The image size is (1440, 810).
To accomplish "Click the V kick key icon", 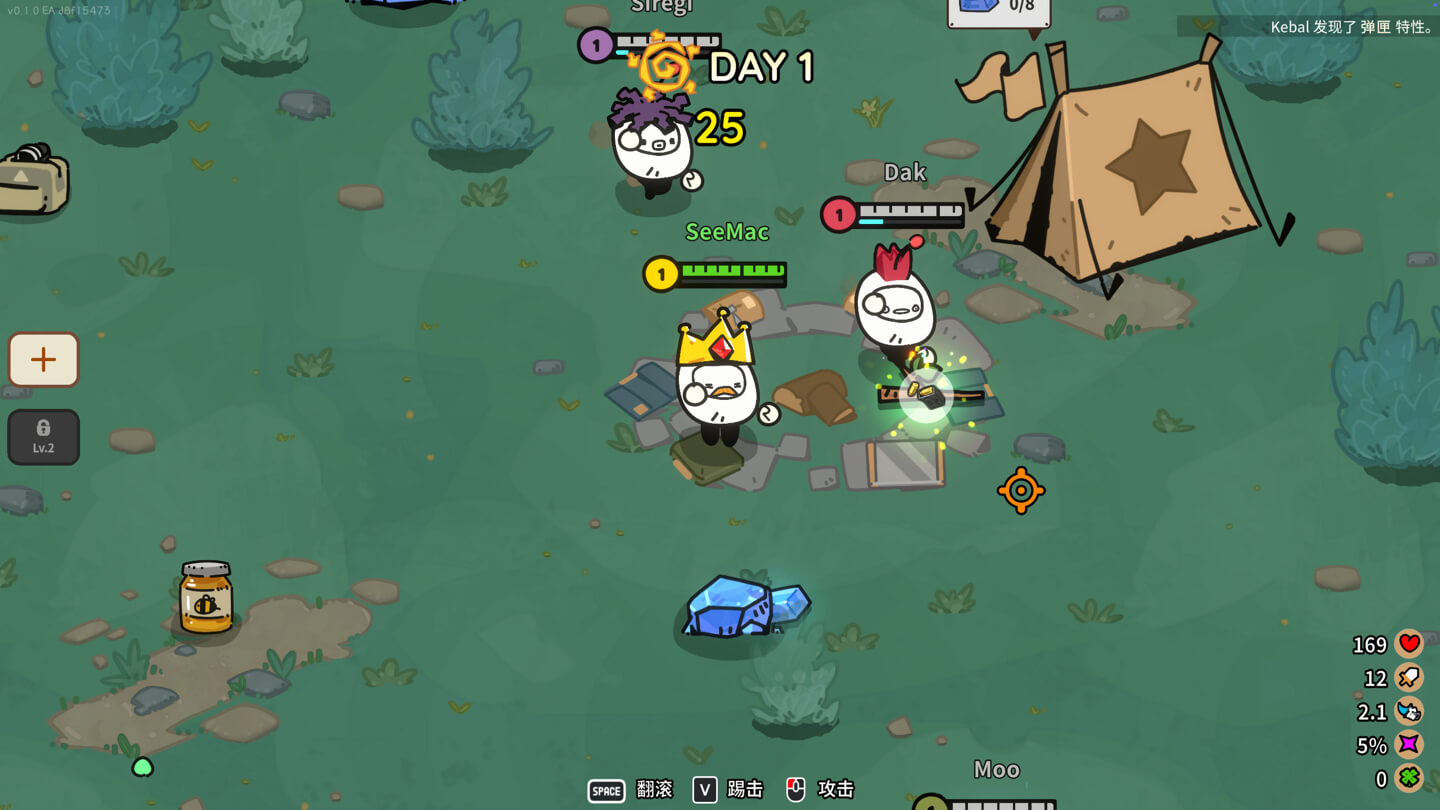I will click(703, 790).
